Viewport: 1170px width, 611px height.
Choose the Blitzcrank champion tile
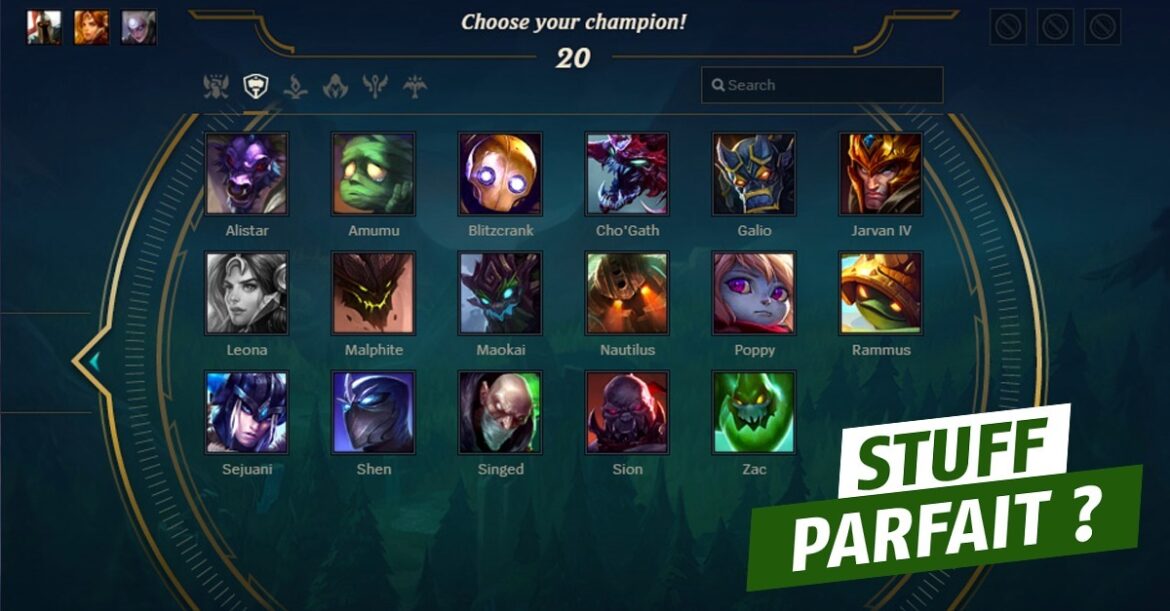[500, 175]
